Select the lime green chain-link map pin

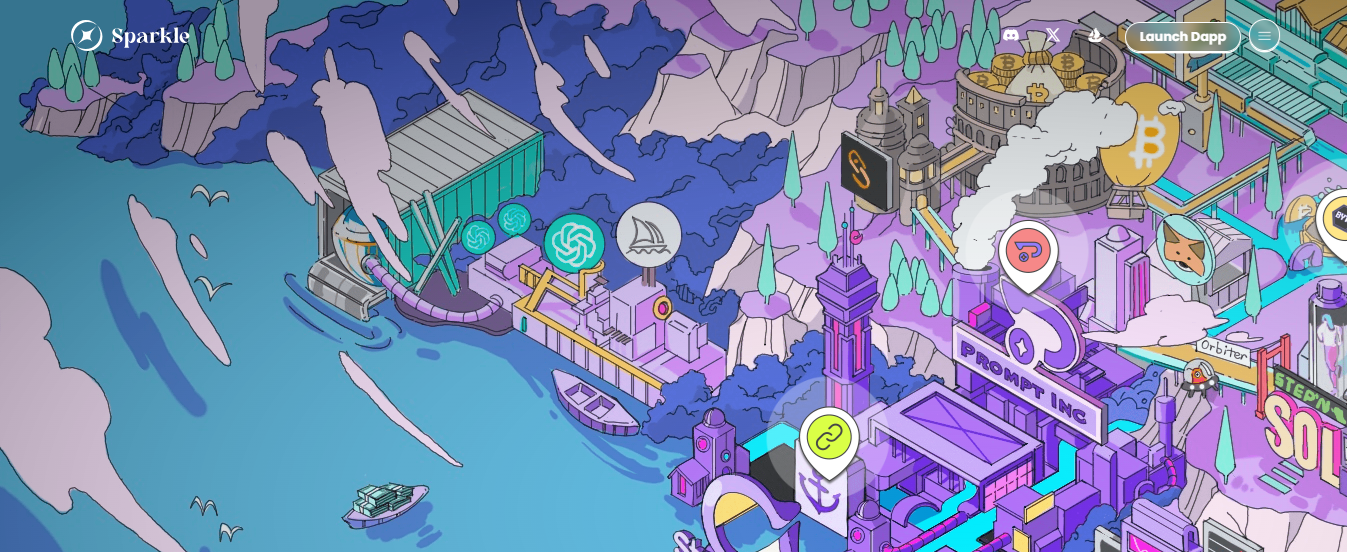[x=828, y=437]
